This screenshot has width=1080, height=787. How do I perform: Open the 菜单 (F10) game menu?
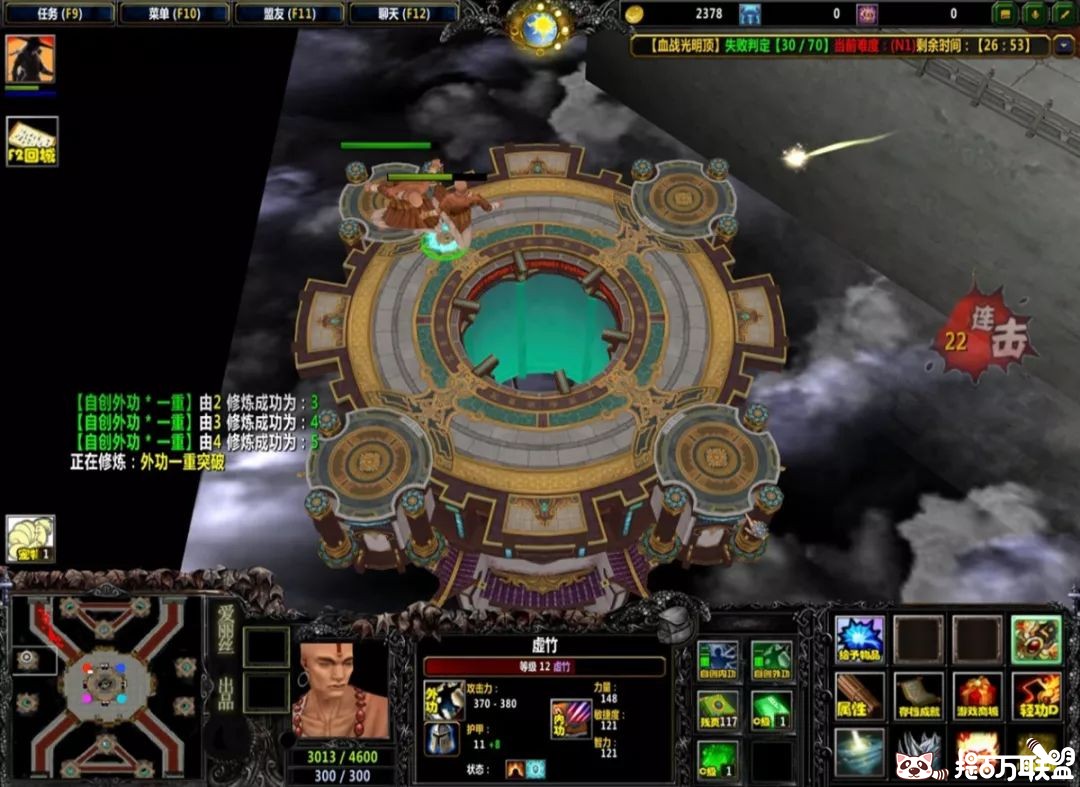tap(174, 14)
